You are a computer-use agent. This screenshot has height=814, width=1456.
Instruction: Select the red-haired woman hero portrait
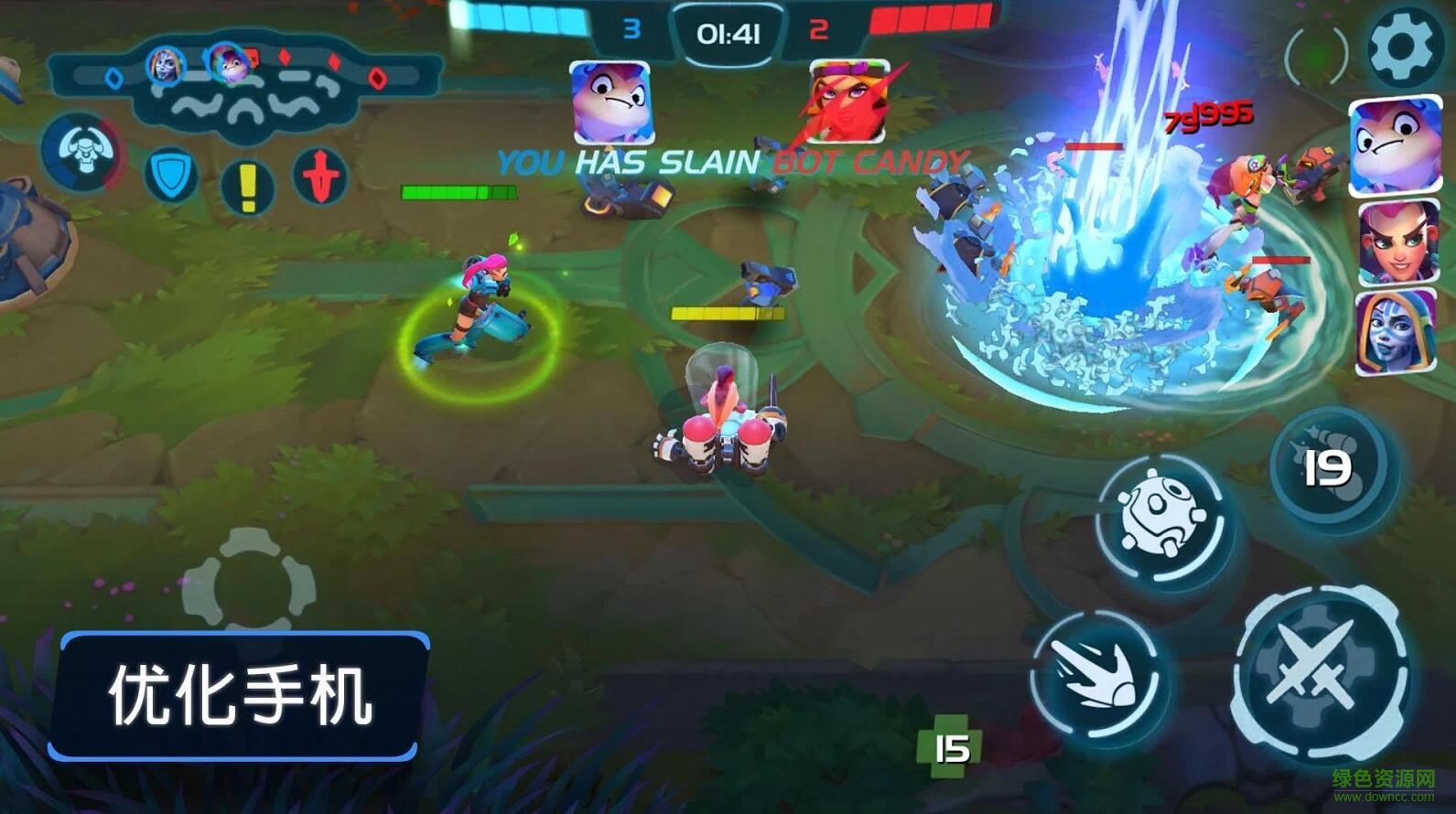pos(1396,242)
